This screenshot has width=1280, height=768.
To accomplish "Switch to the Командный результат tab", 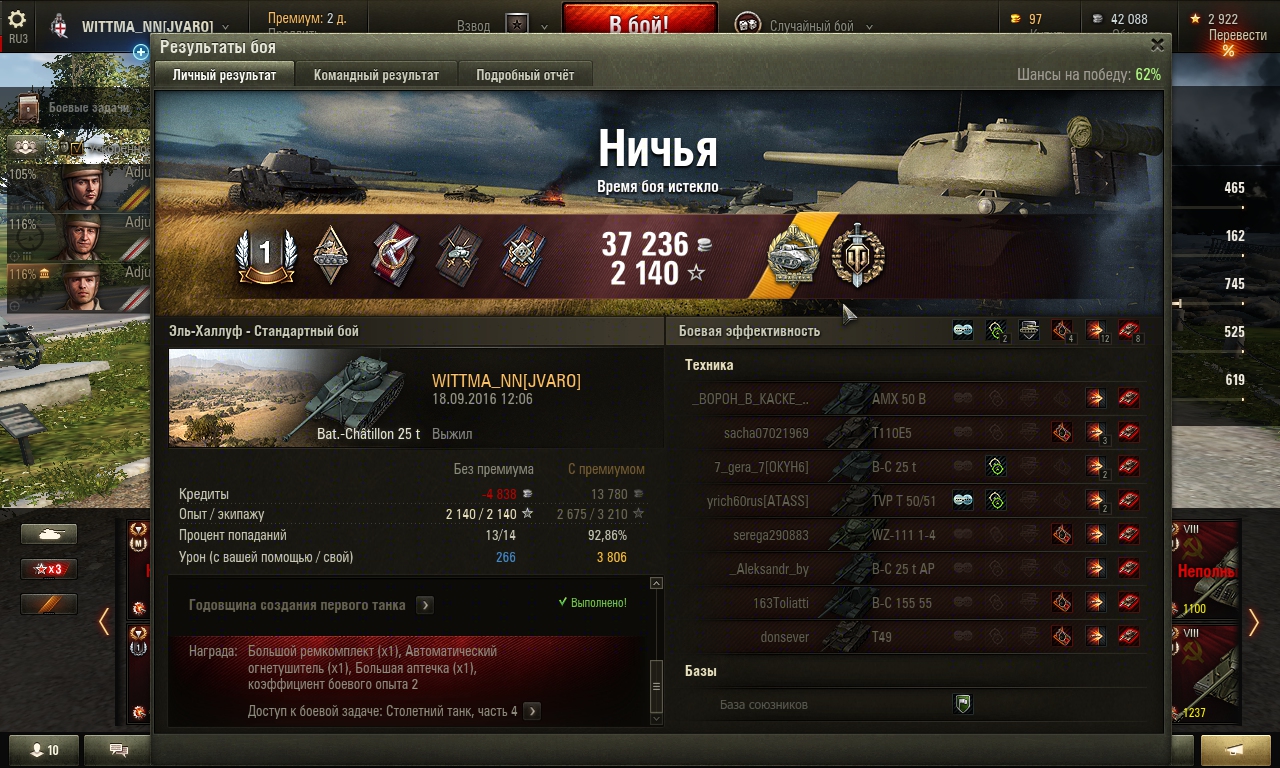I will (x=376, y=75).
